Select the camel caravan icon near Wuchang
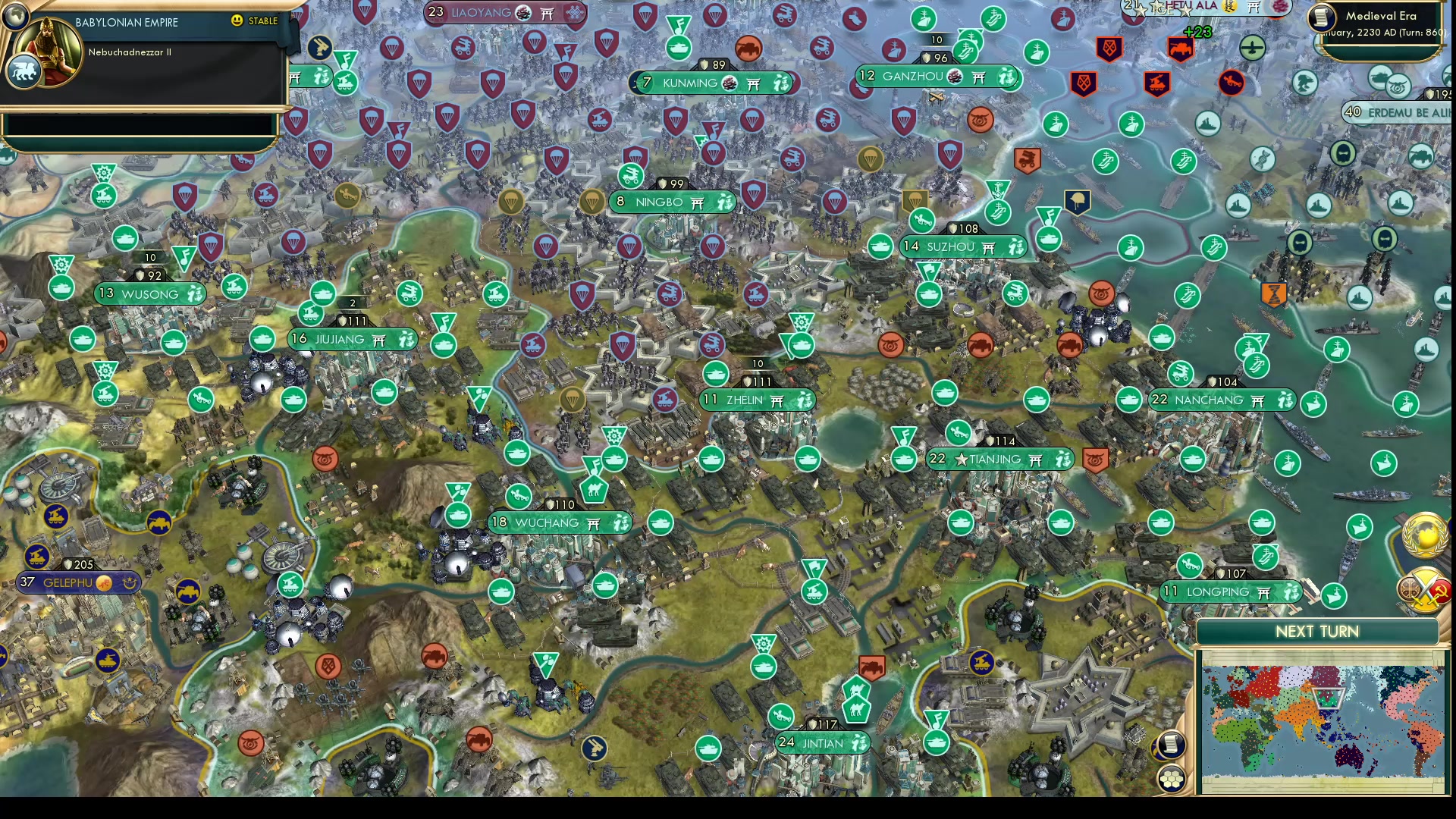The image size is (1456, 819). (594, 490)
